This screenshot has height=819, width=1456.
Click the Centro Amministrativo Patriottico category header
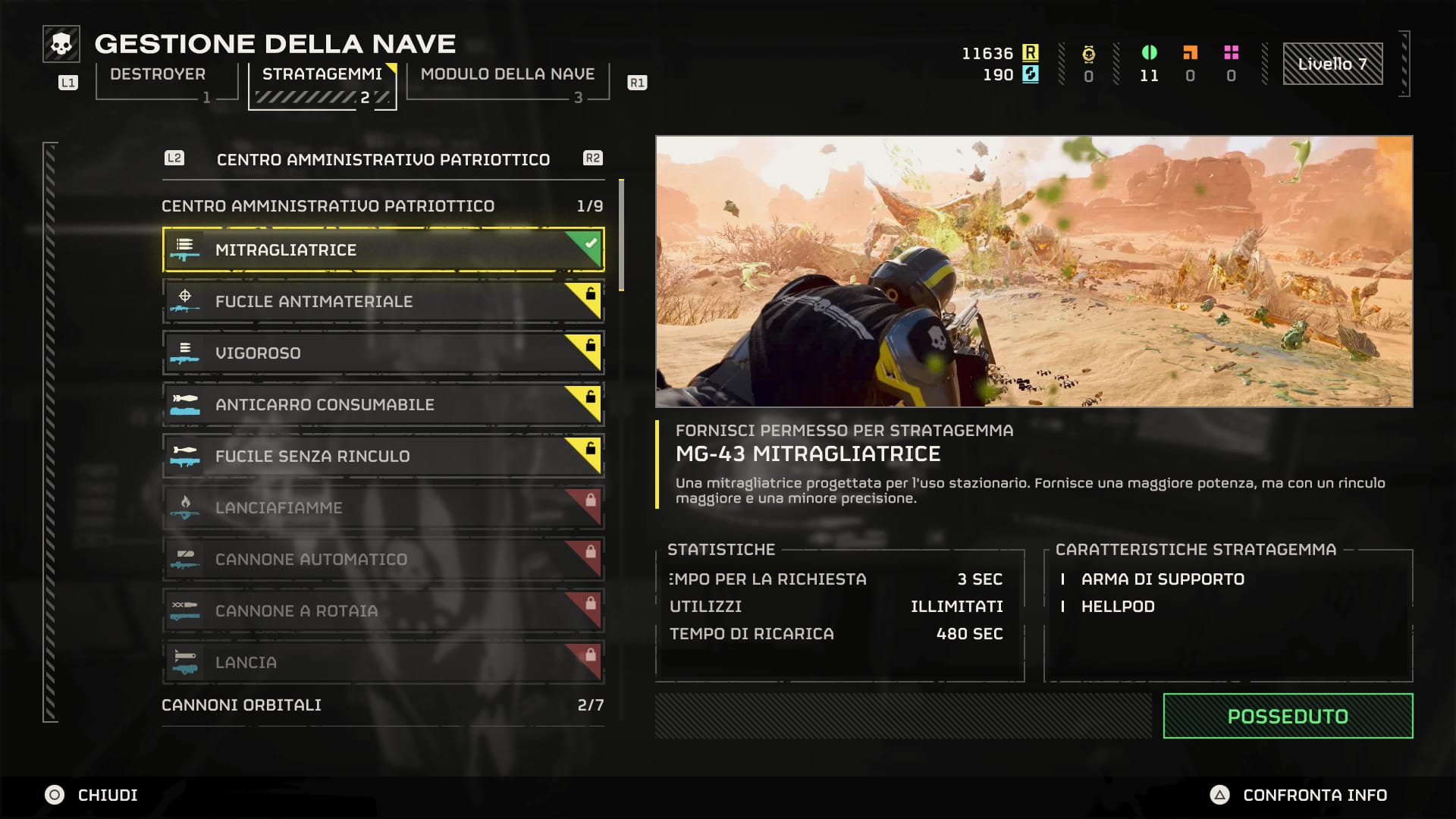[x=383, y=159]
